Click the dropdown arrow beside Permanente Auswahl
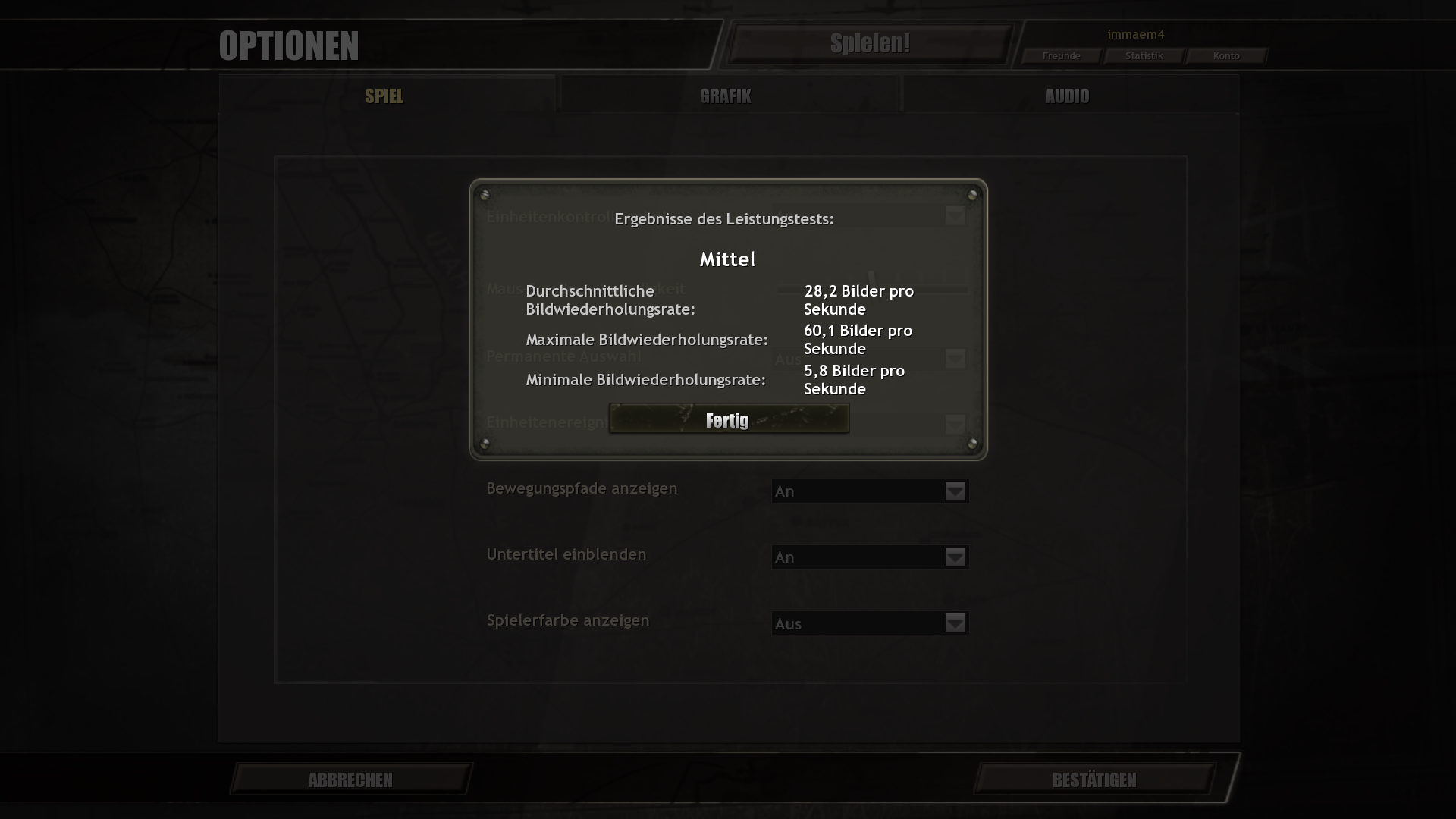The width and height of the screenshot is (1456, 819). (x=955, y=358)
